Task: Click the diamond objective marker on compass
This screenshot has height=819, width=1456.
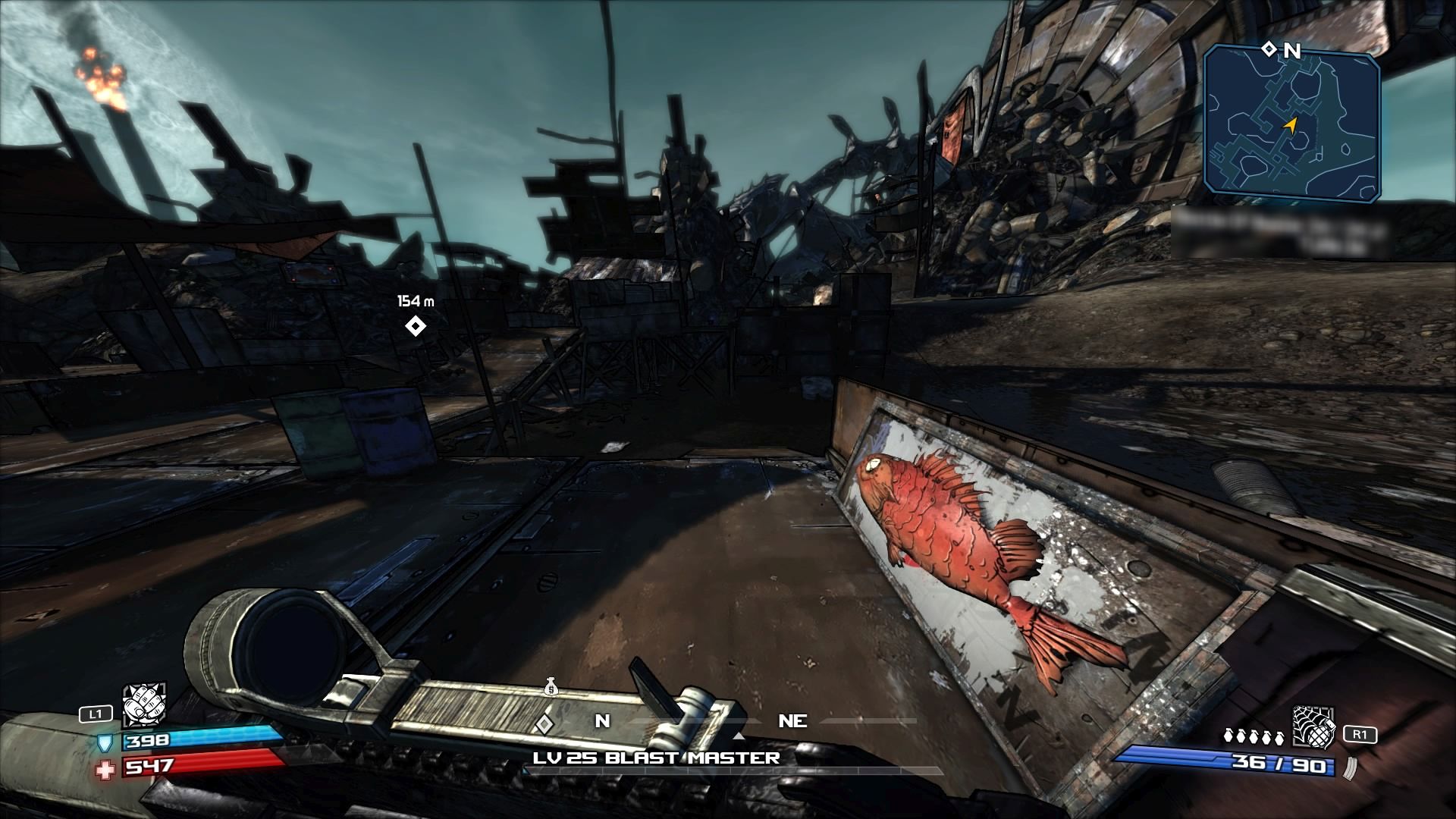Action: click(543, 724)
